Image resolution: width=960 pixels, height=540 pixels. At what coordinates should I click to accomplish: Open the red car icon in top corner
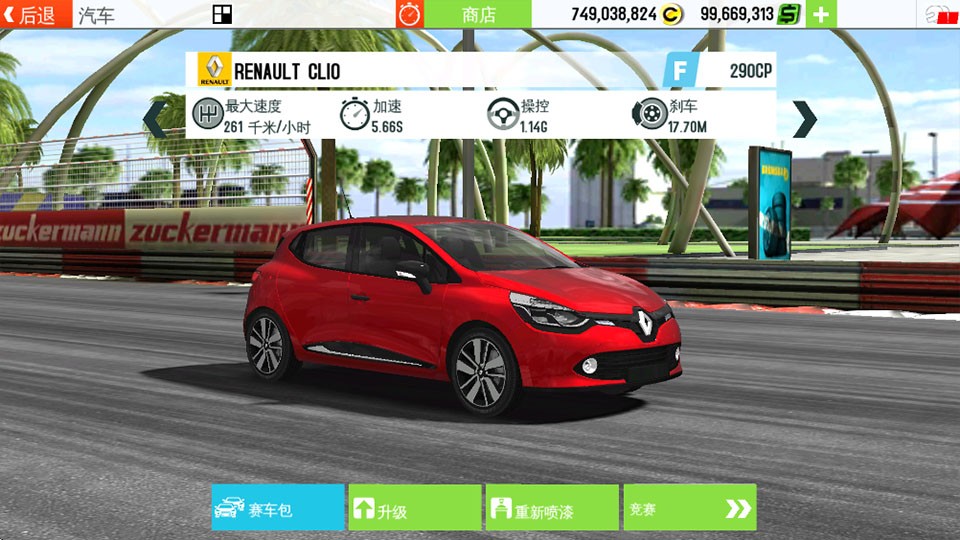click(938, 14)
